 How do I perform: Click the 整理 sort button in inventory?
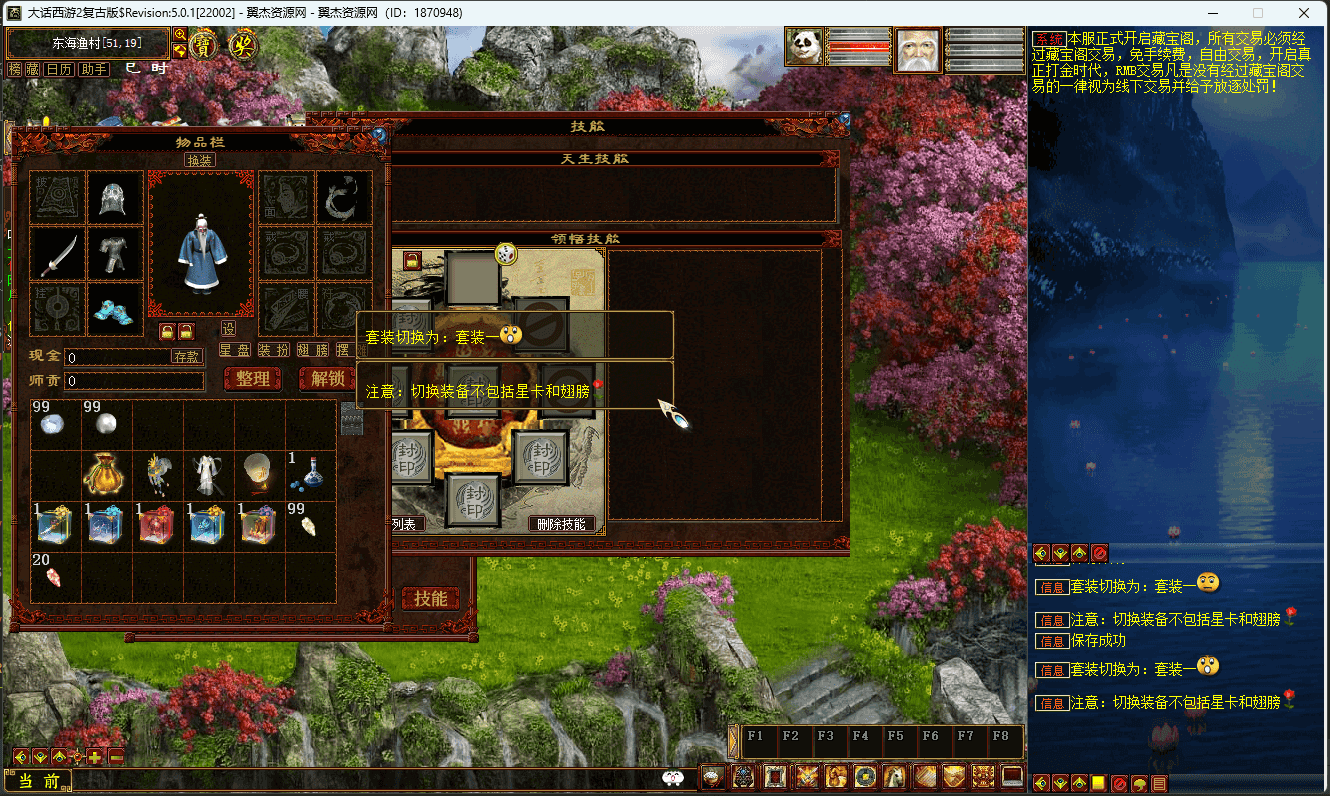click(253, 379)
